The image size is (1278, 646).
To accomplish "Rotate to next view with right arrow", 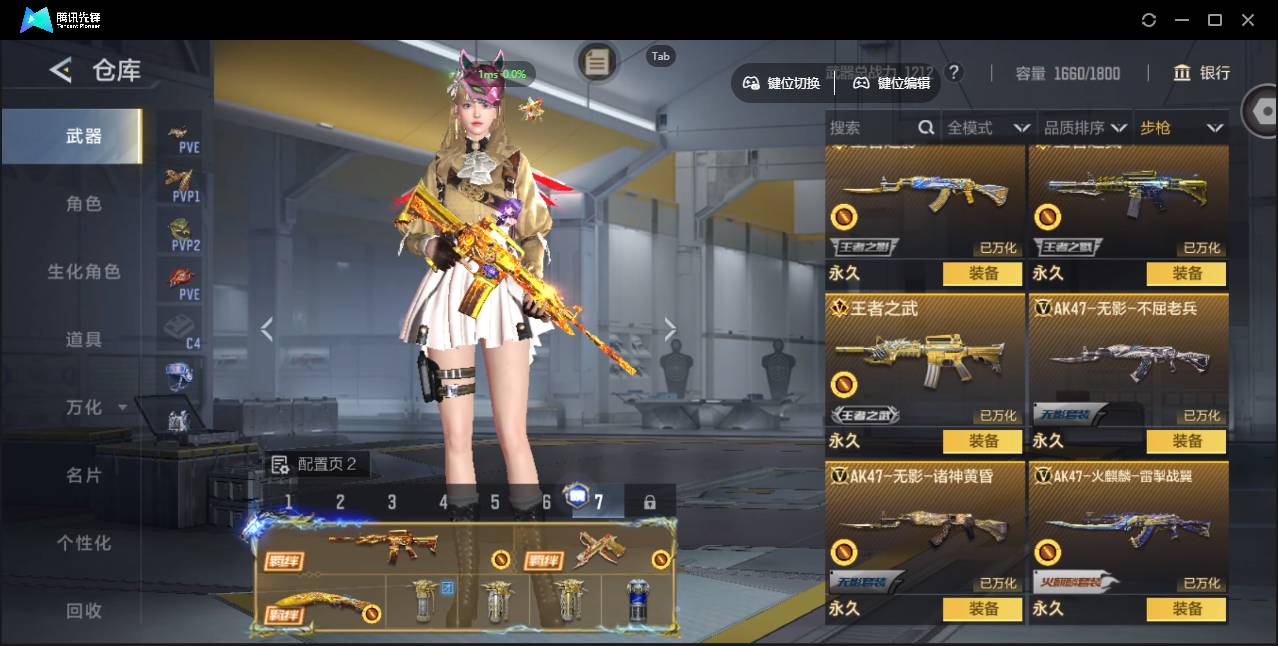I will (670, 330).
